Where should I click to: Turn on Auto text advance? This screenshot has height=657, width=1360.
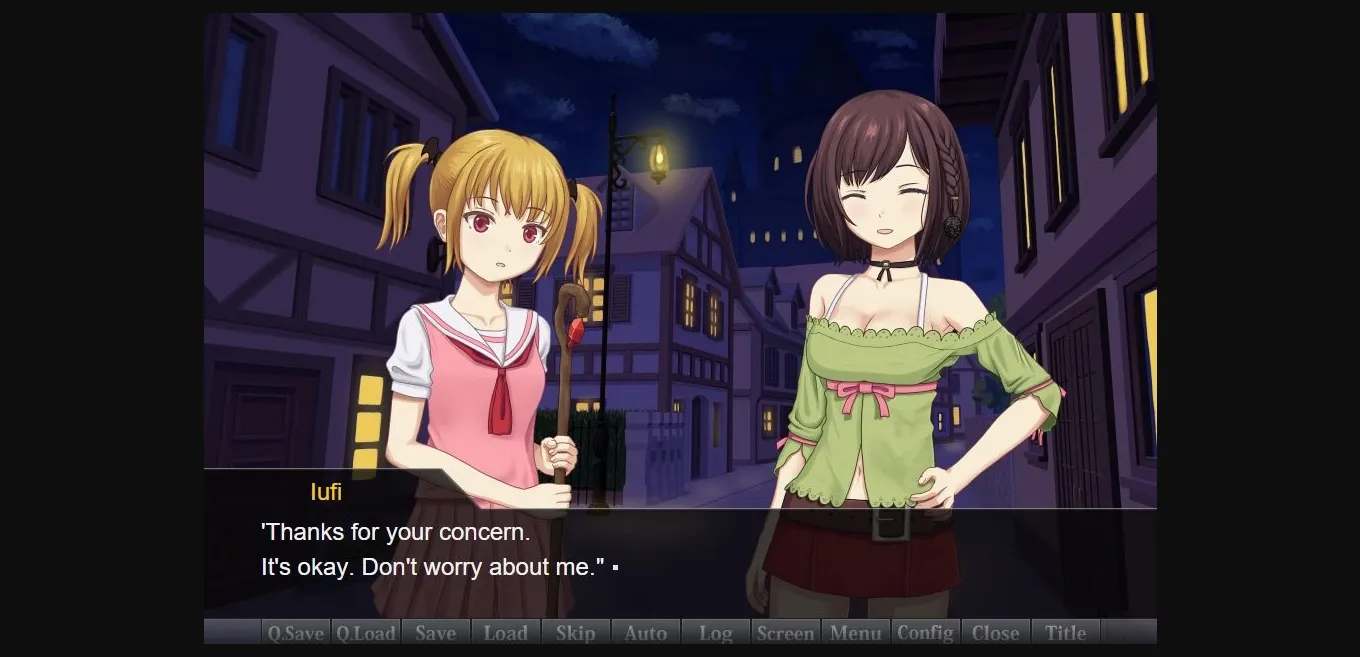(646, 632)
